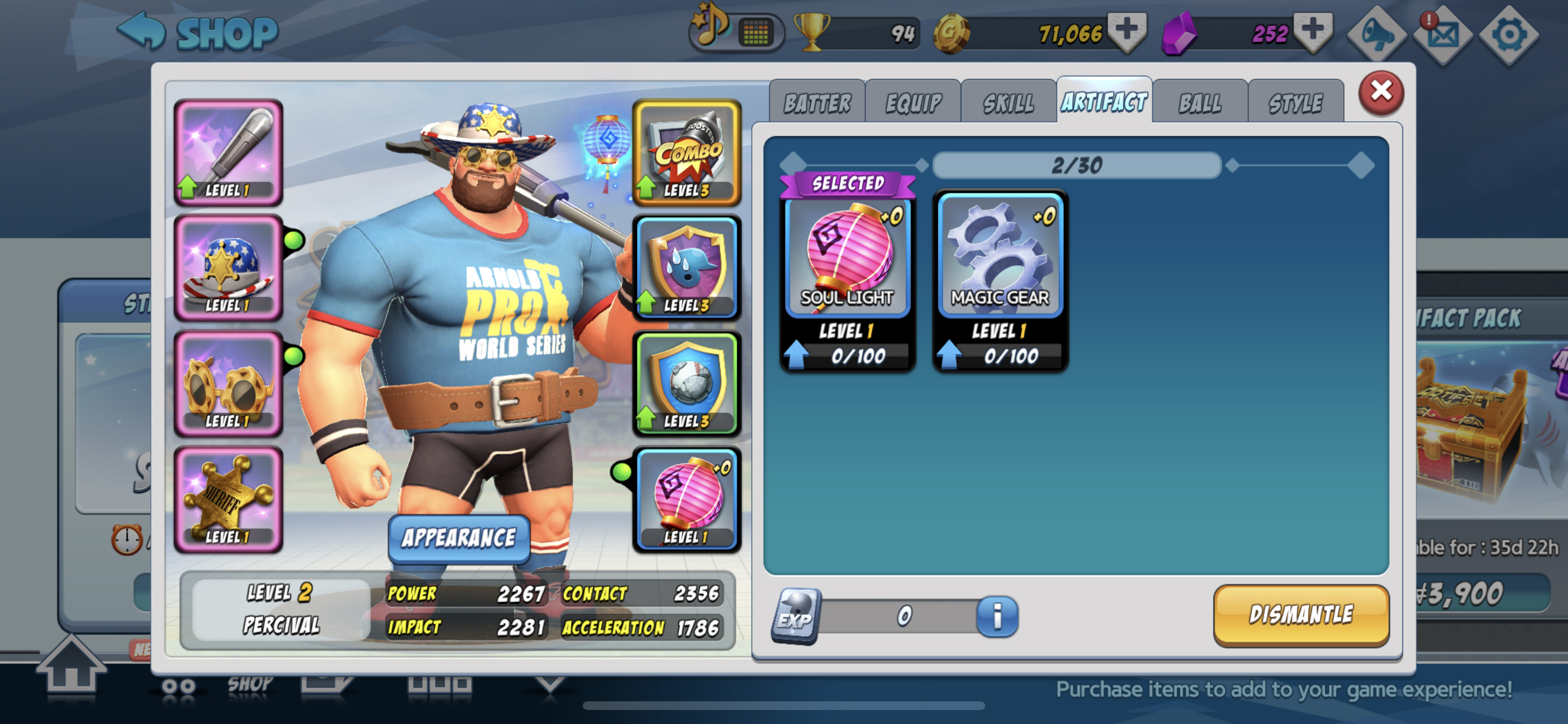The height and width of the screenshot is (724, 1568).
Task: Go back from the Shop
Action: 141,30
